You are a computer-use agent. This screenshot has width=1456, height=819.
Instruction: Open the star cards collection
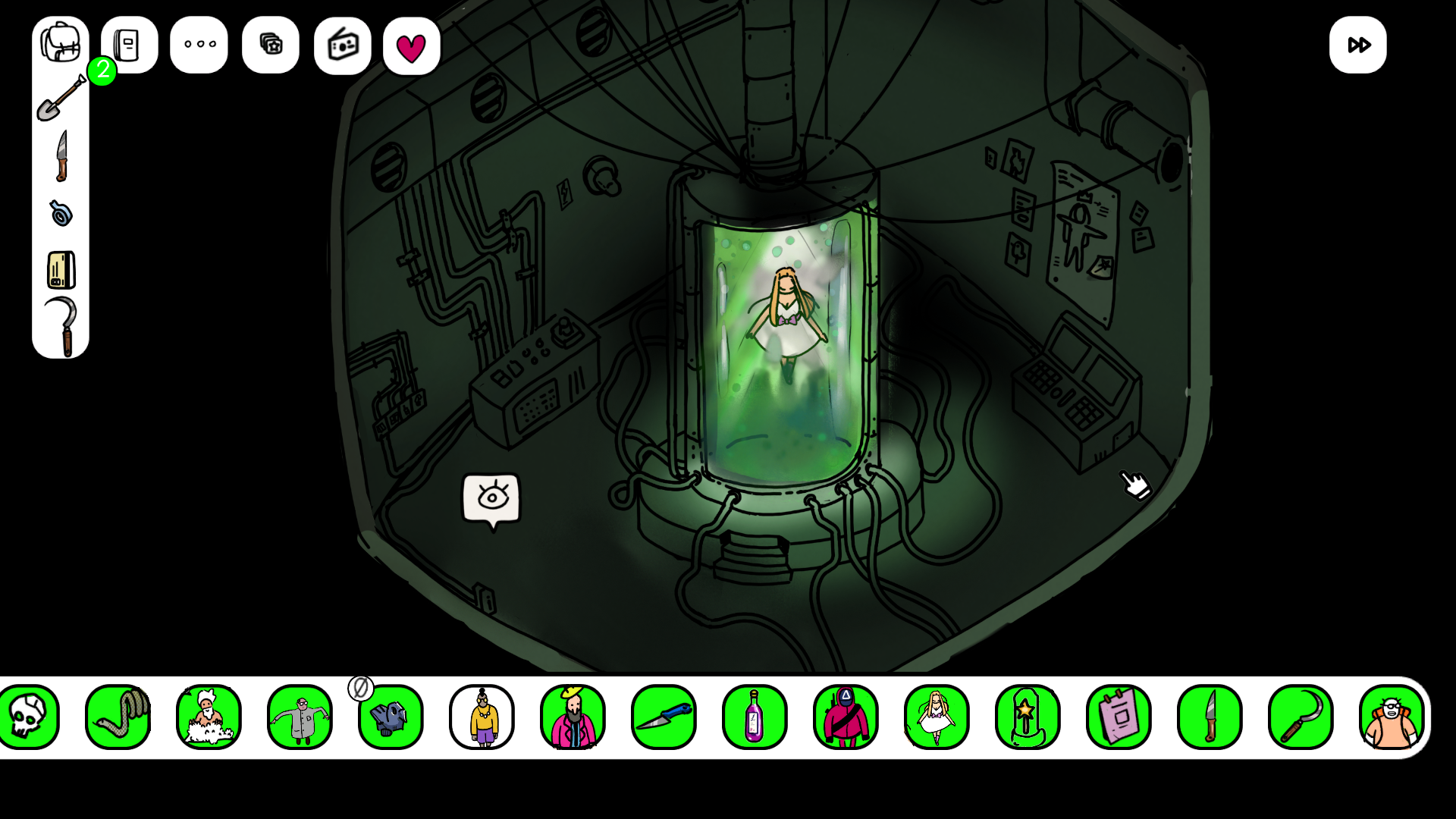click(271, 45)
